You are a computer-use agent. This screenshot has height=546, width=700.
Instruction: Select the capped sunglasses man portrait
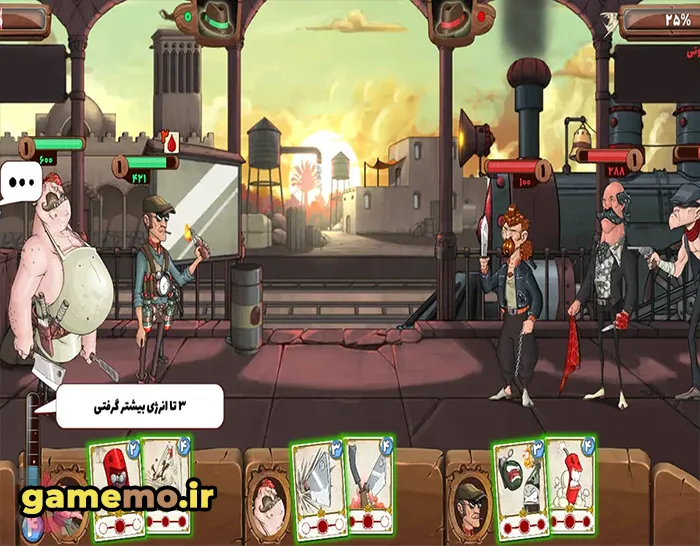click(468, 497)
